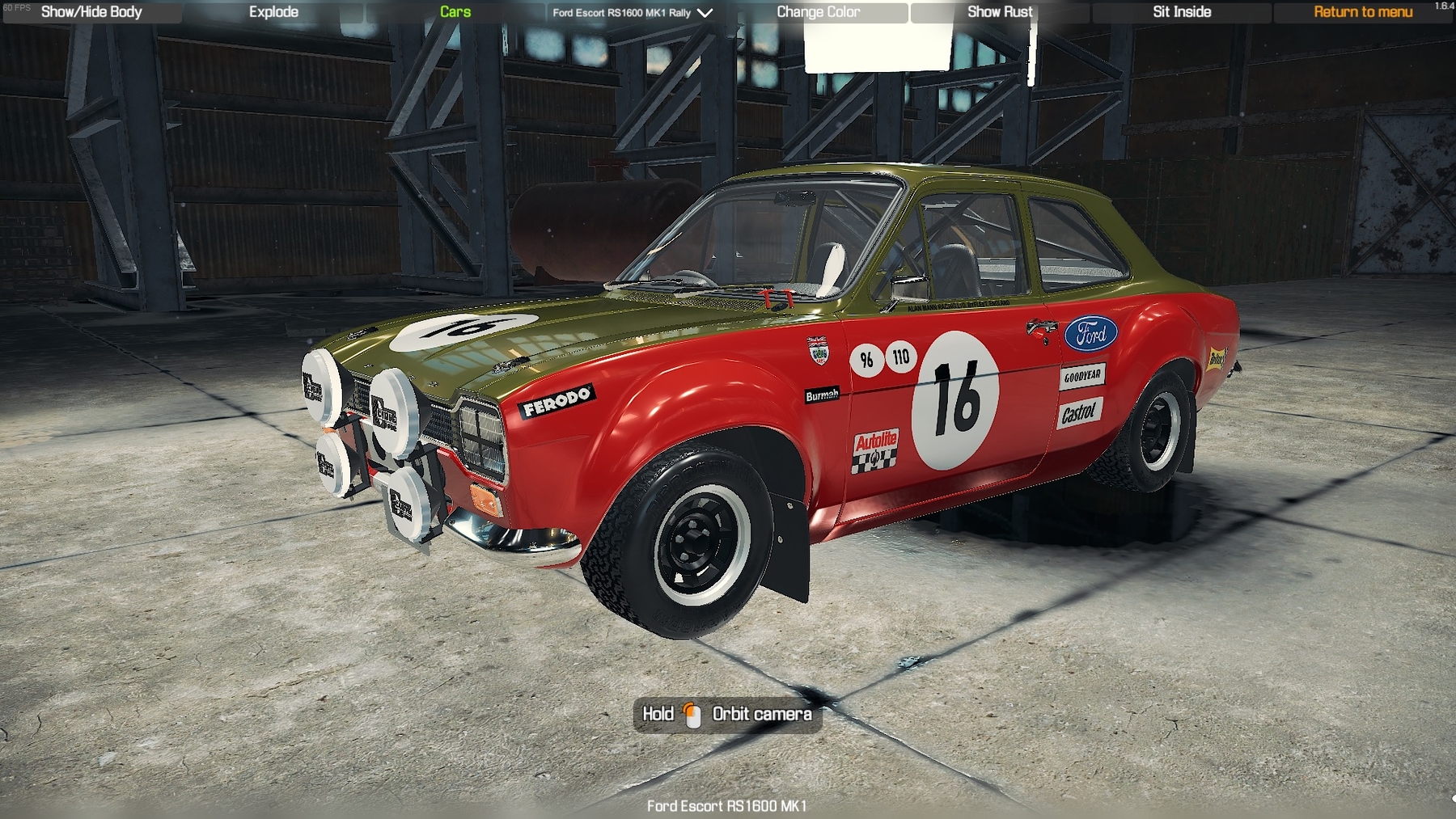Choose Change Color option
The width and height of the screenshot is (1456, 819).
818,12
